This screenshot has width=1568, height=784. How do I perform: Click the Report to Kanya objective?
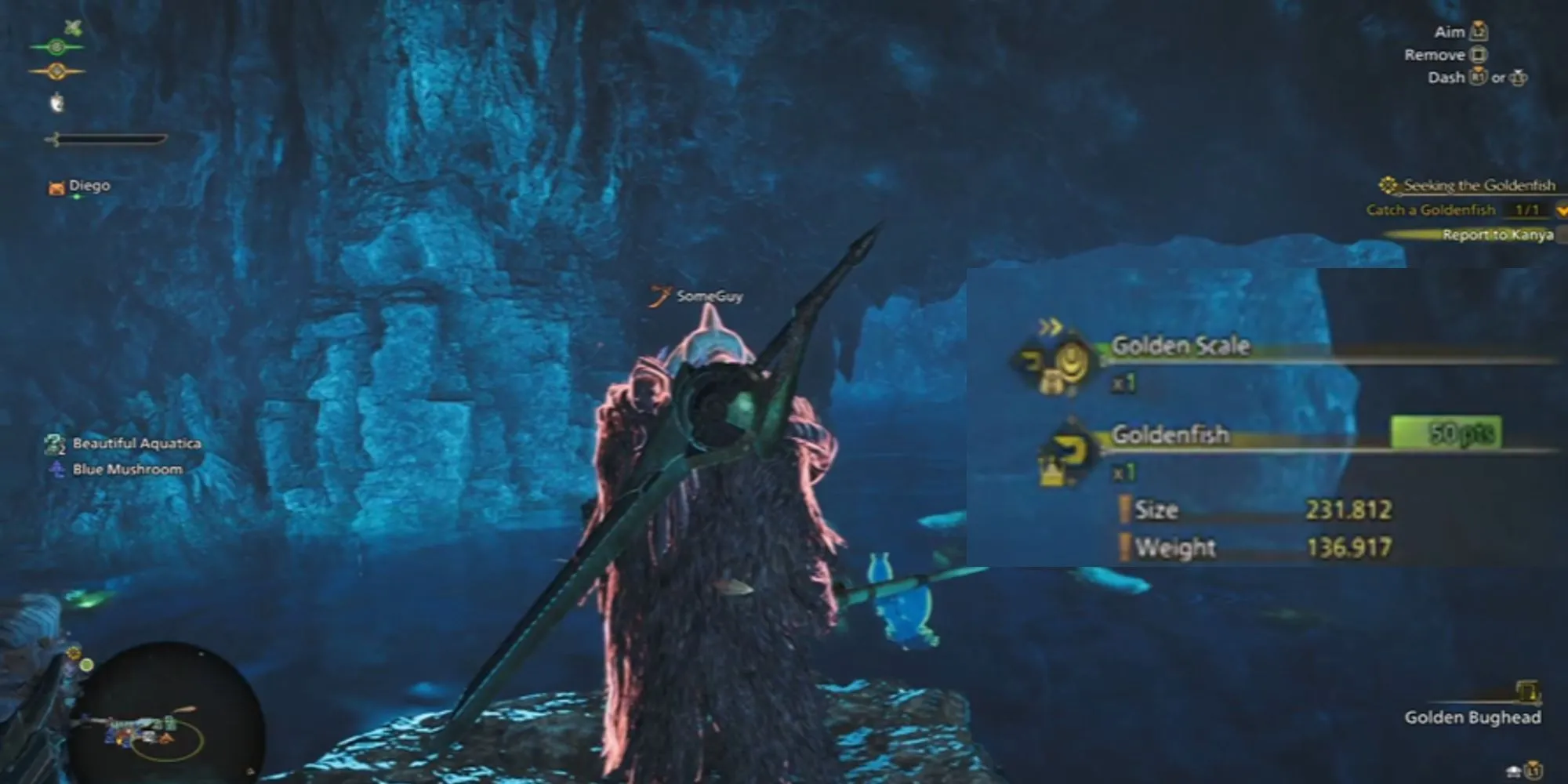point(1496,234)
